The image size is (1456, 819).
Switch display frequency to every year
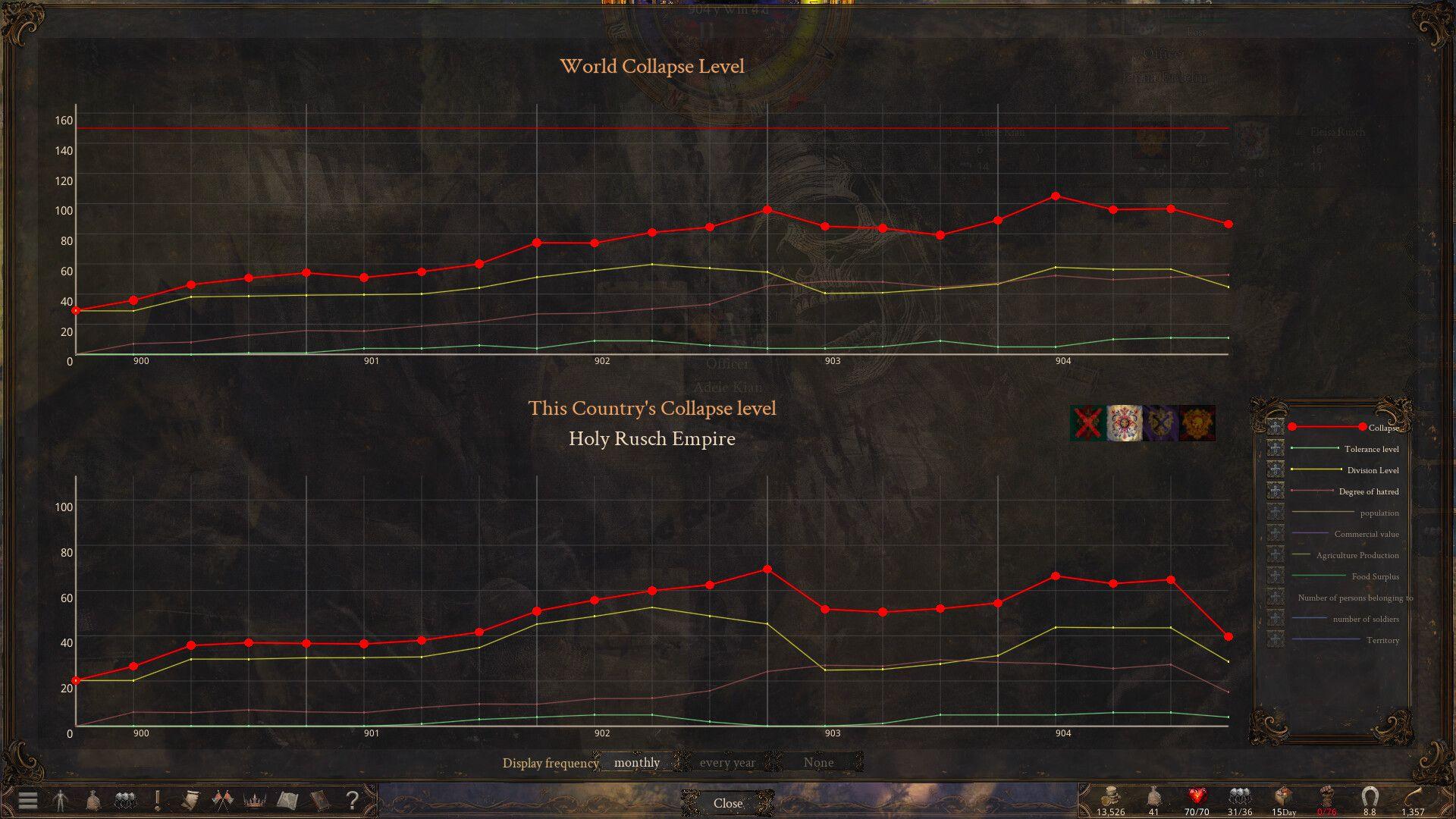pos(727,762)
